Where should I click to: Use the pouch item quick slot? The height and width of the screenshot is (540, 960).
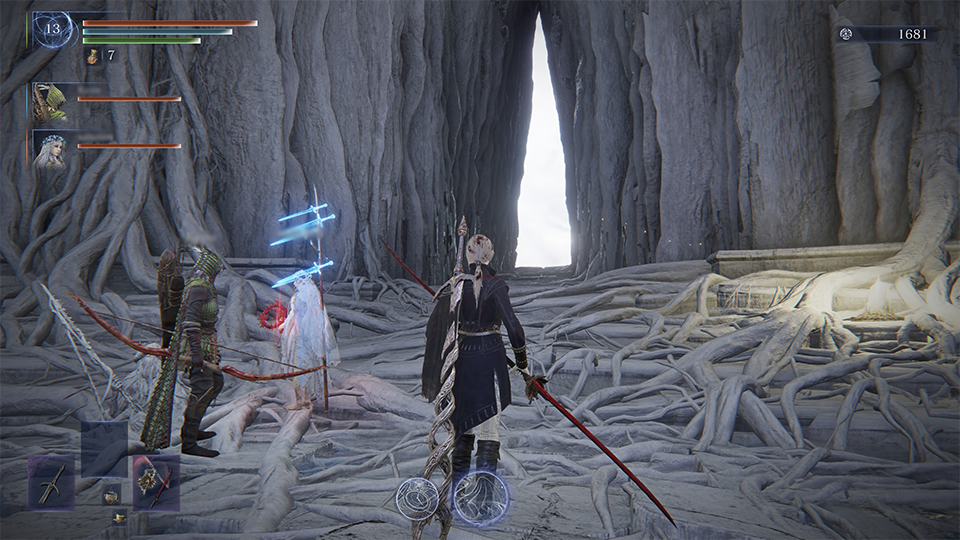coord(110,494)
